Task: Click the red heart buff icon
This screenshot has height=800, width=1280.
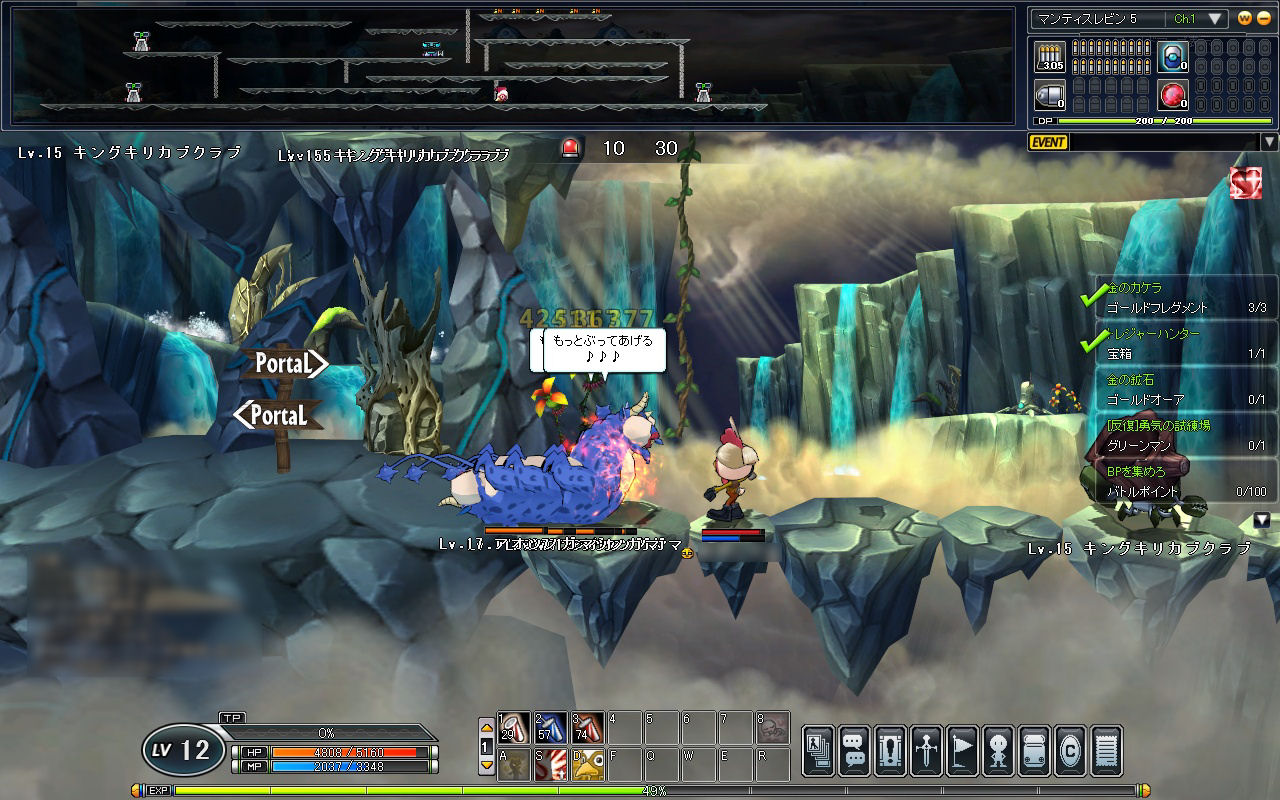Action: pos(1245,183)
